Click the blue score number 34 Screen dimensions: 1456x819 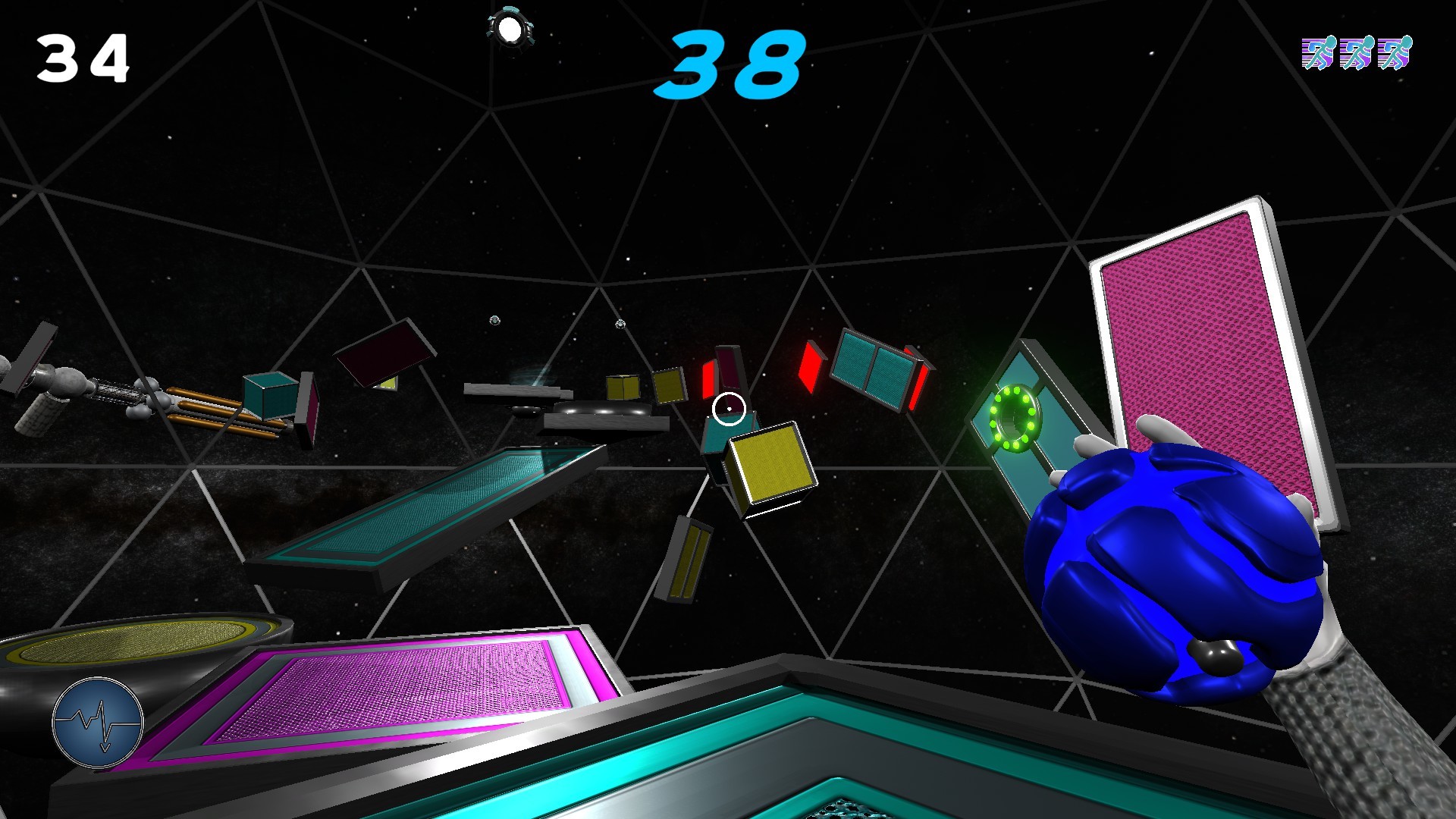click(x=83, y=57)
